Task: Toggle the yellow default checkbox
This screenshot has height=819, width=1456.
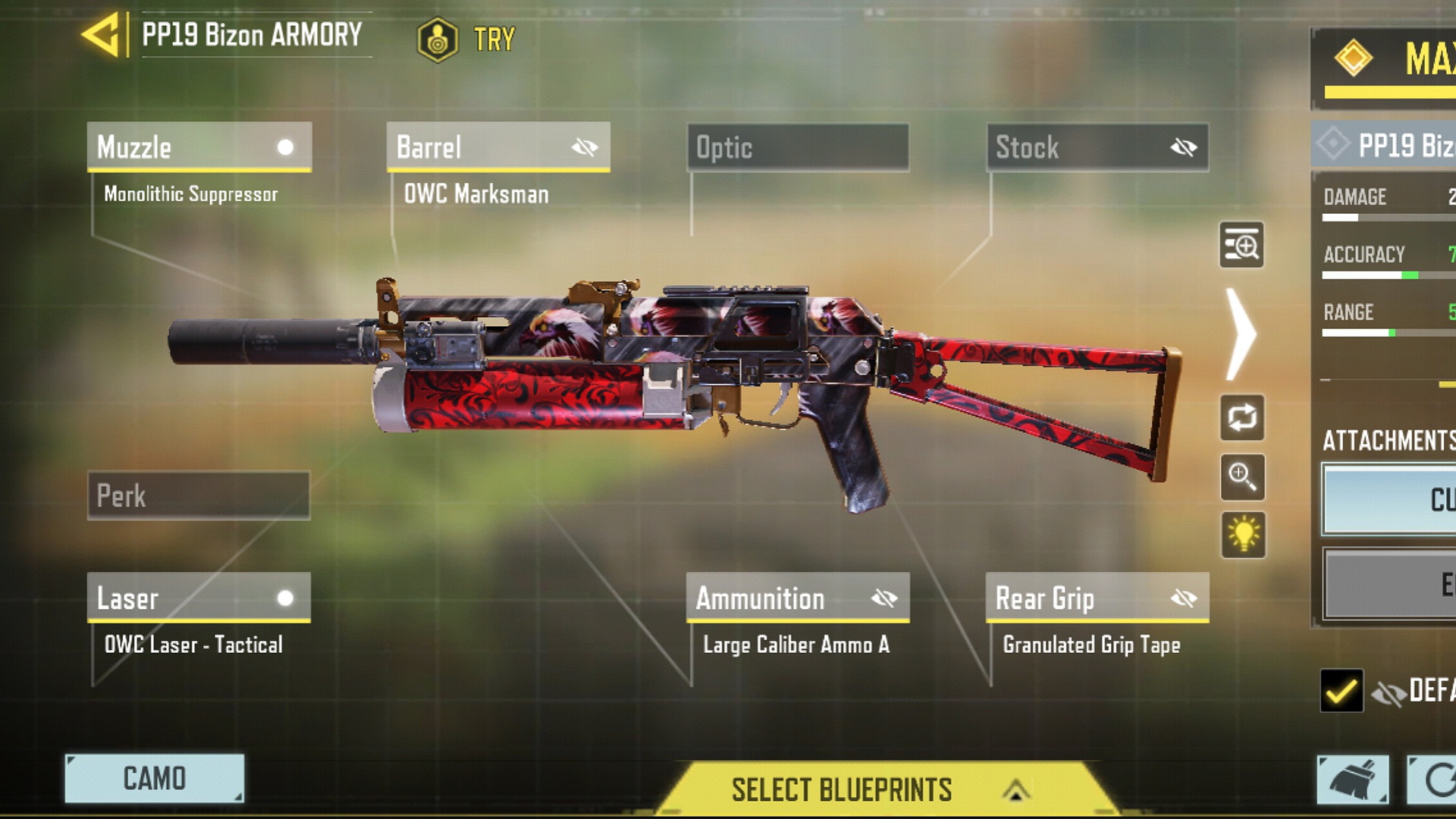Action: point(1341,690)
